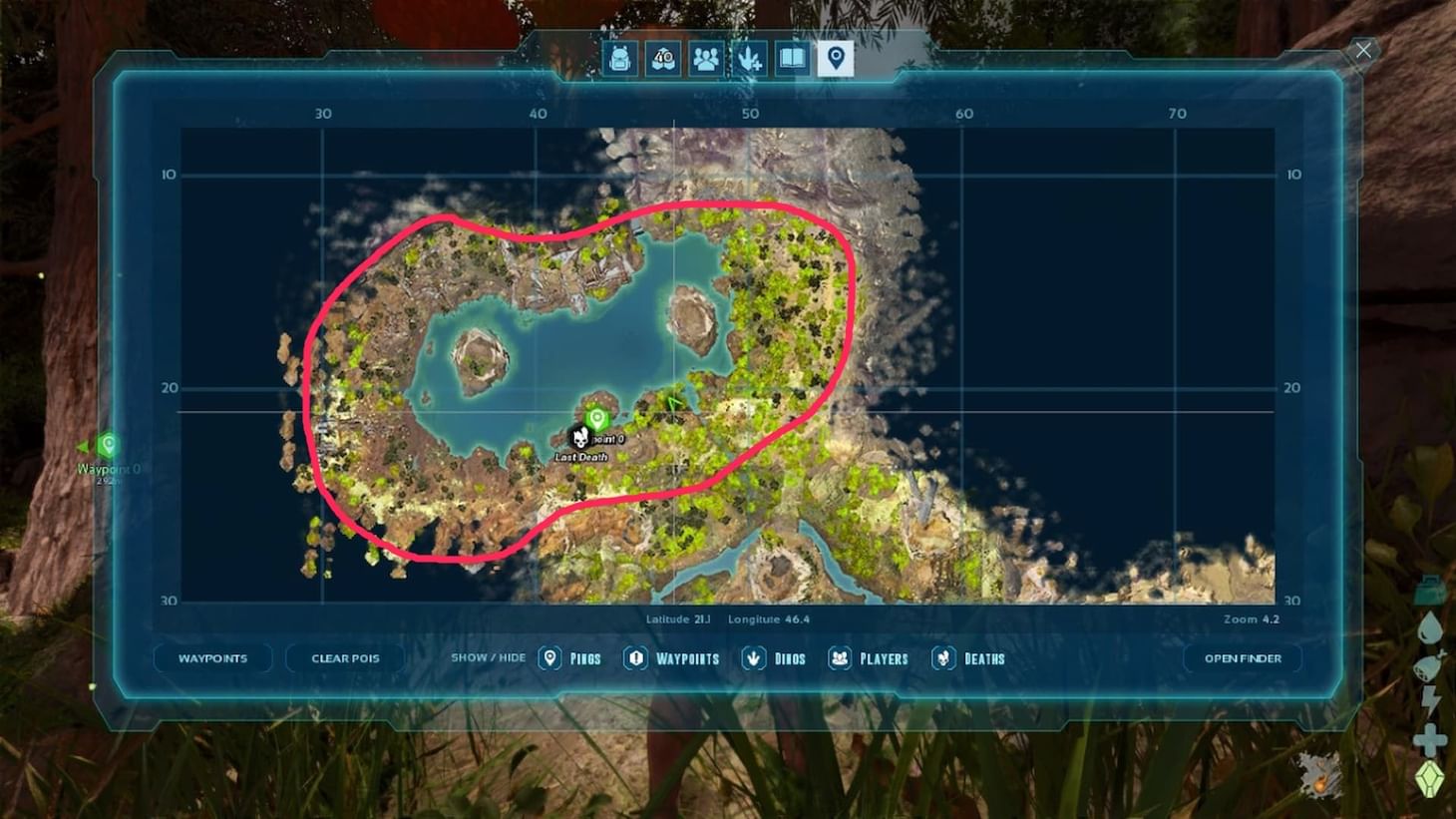Open the Tribe members icon
1456x819 pixels.
(708, 59)
